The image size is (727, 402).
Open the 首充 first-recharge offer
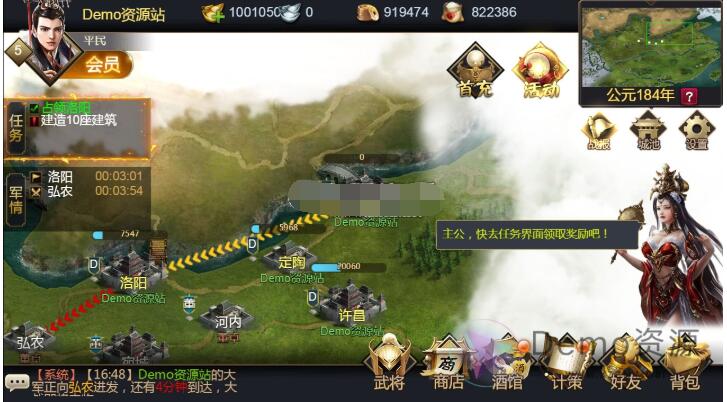[476, 72]
